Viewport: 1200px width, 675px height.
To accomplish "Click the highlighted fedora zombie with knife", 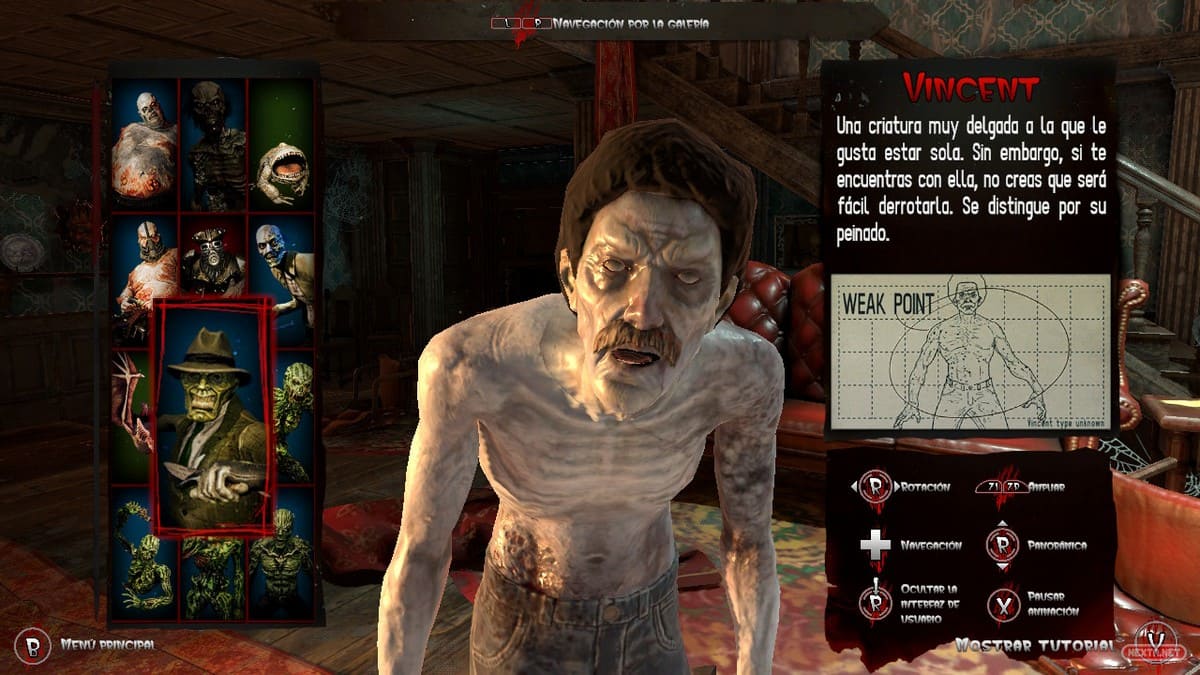I will coord(214,415).
